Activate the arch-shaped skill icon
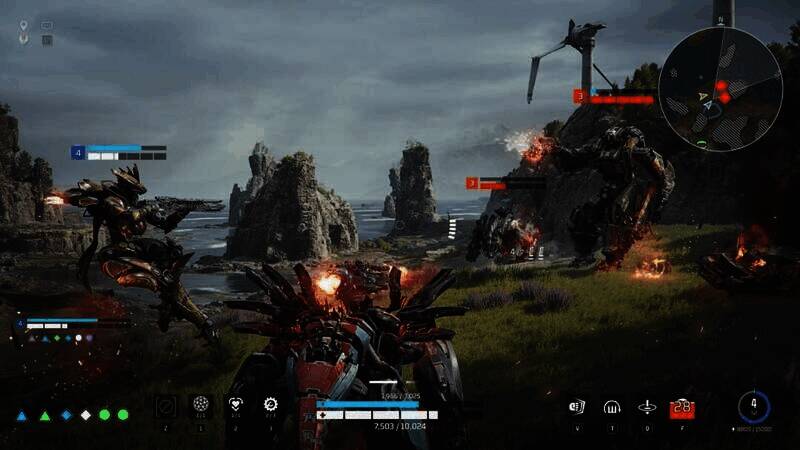The width and height of the screenshot is (800, 450). click(x=612, y=407)
